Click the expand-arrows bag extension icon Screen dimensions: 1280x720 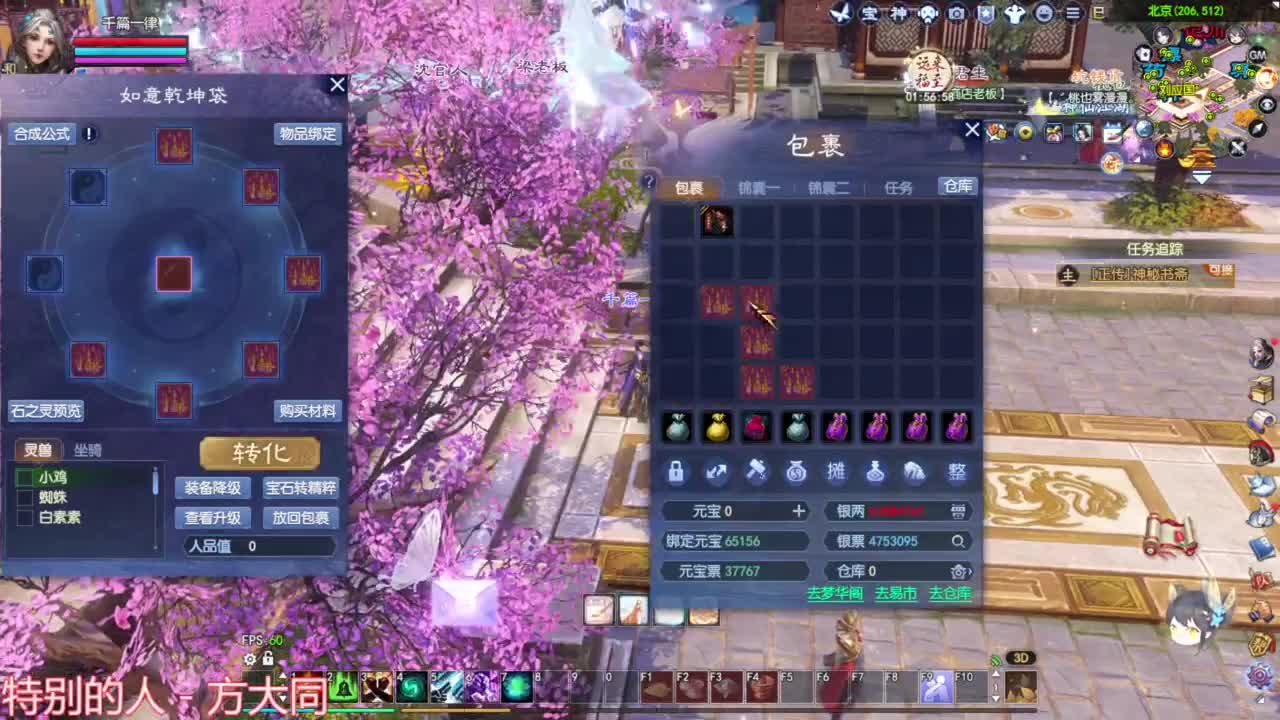716,473
